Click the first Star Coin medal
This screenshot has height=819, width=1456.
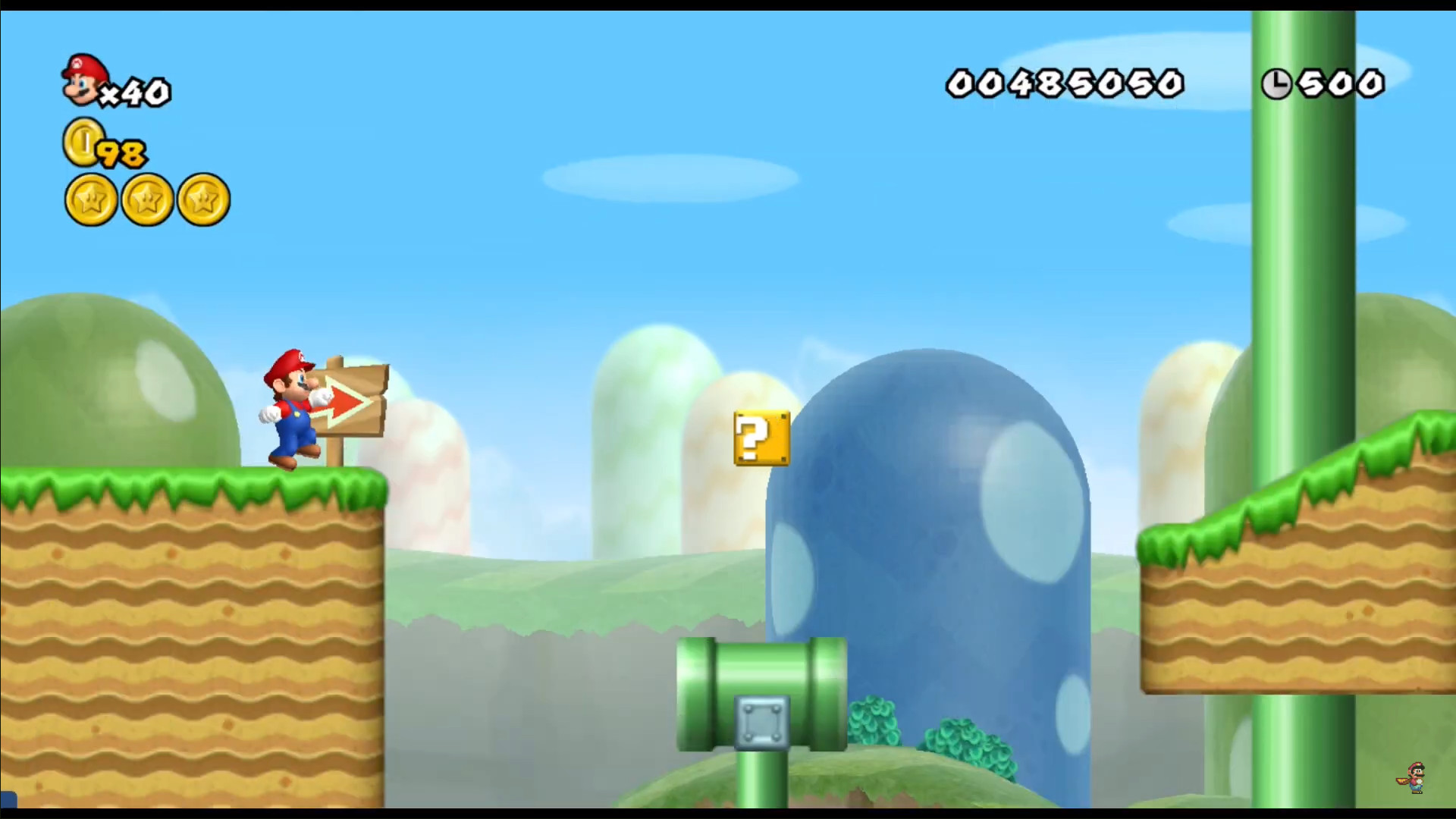pyautogui.click(x=90, y=199)
